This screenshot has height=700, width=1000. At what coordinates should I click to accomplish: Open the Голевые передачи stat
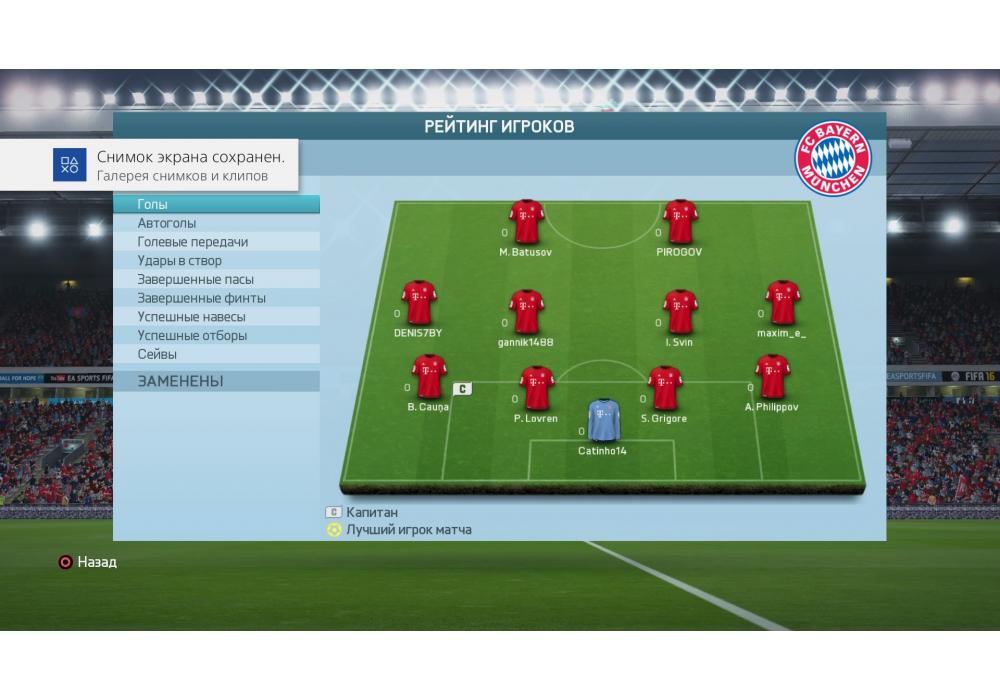pyautogui.click(x=228, y=242)
